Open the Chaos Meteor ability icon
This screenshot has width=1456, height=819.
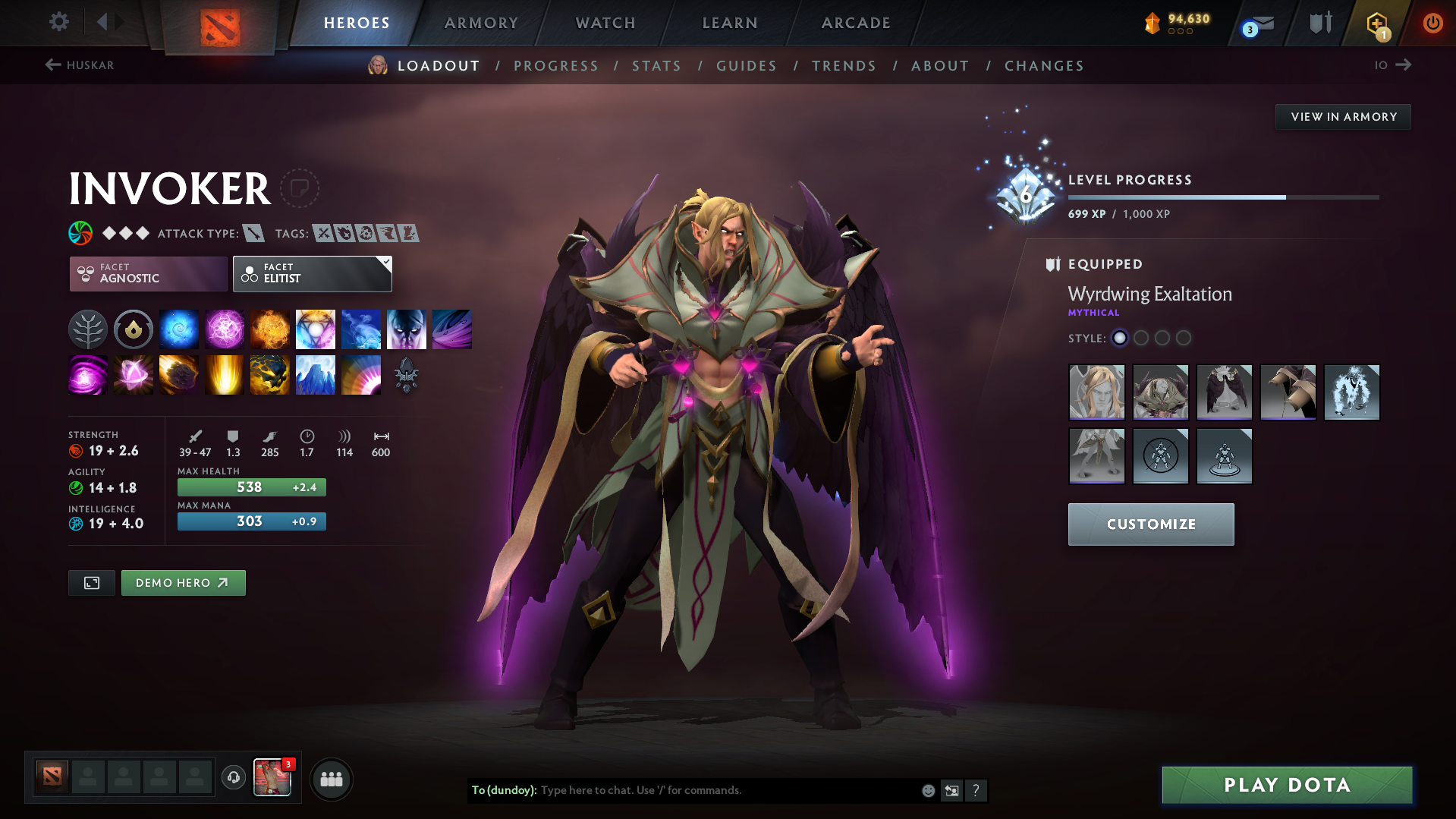click(179, 375)
